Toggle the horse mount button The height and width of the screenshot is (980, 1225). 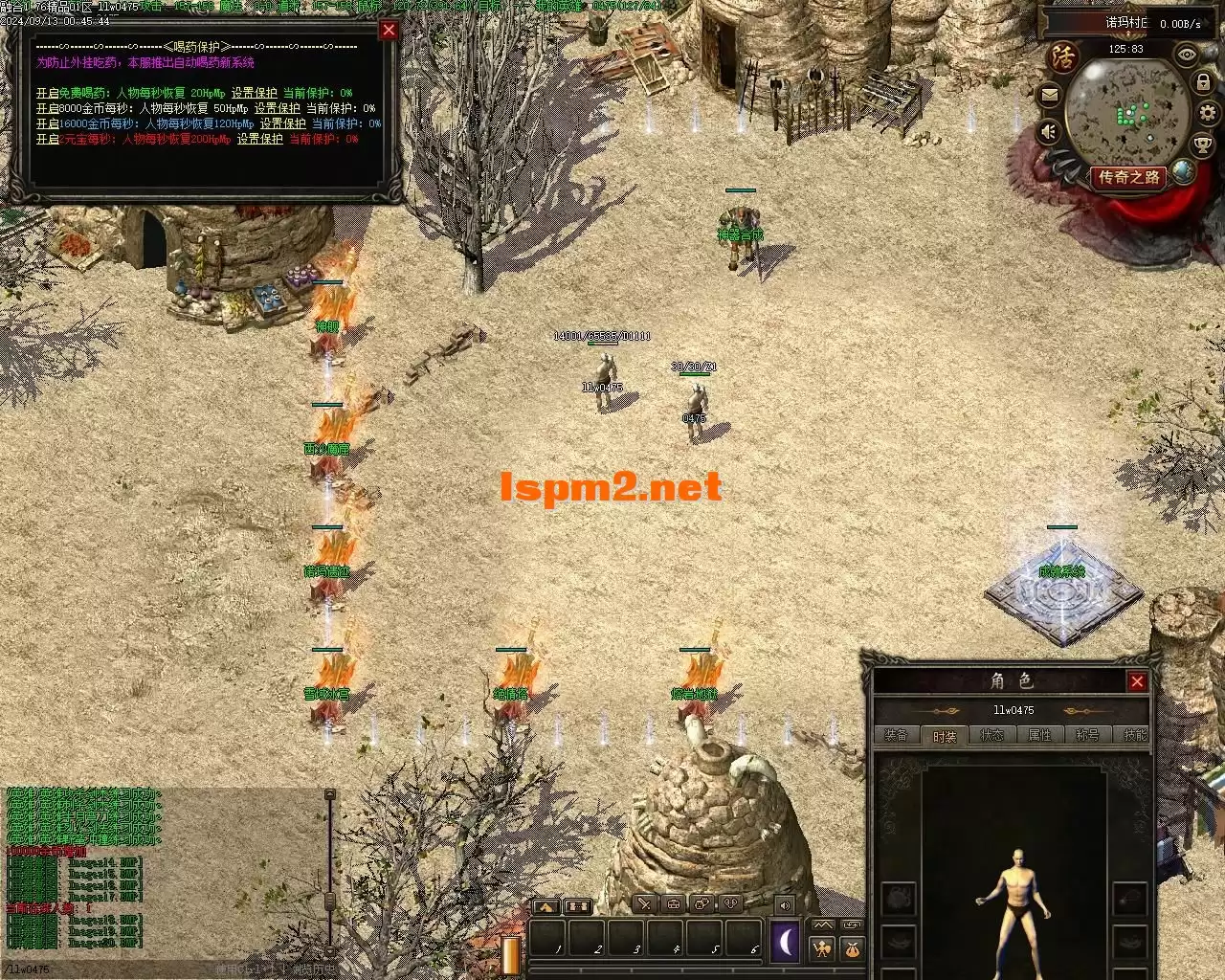click(x=546, y=905)
